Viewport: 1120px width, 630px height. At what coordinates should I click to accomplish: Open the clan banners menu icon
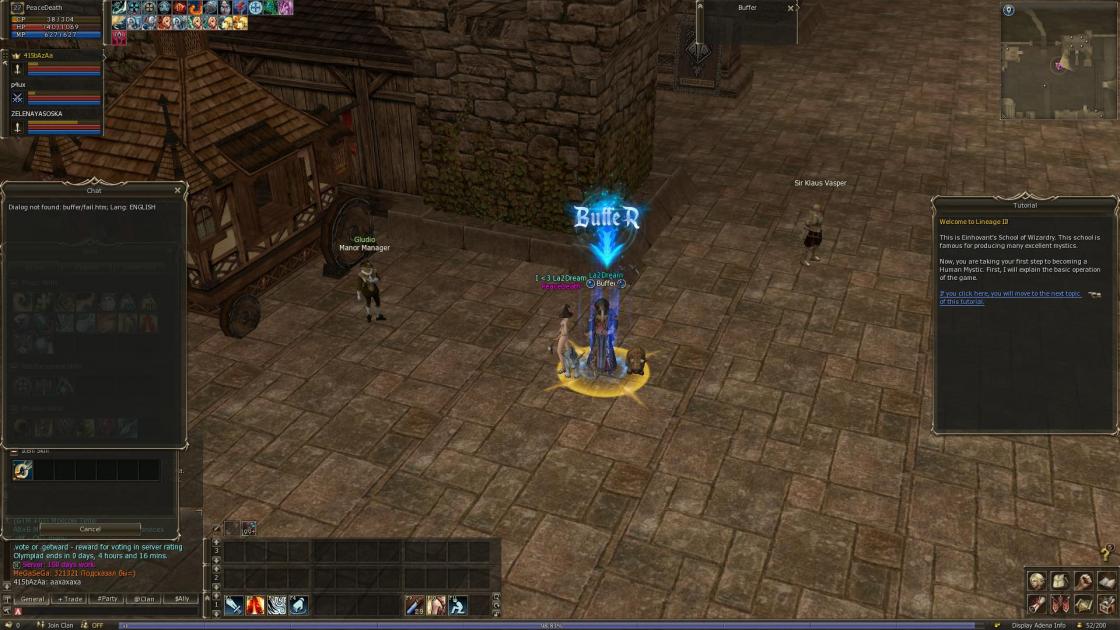[1060, 604]
